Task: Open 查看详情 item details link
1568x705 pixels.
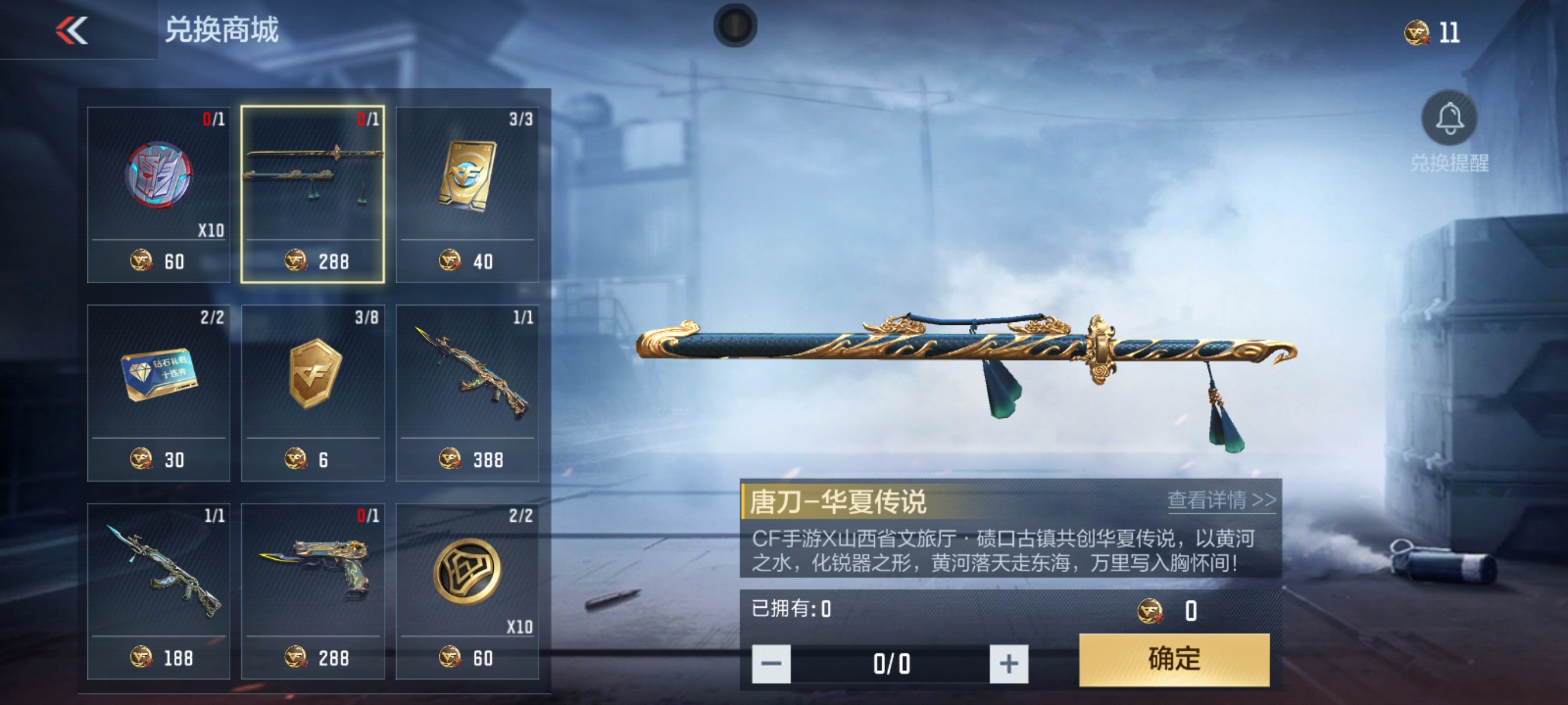Action: coord(1221,500)
